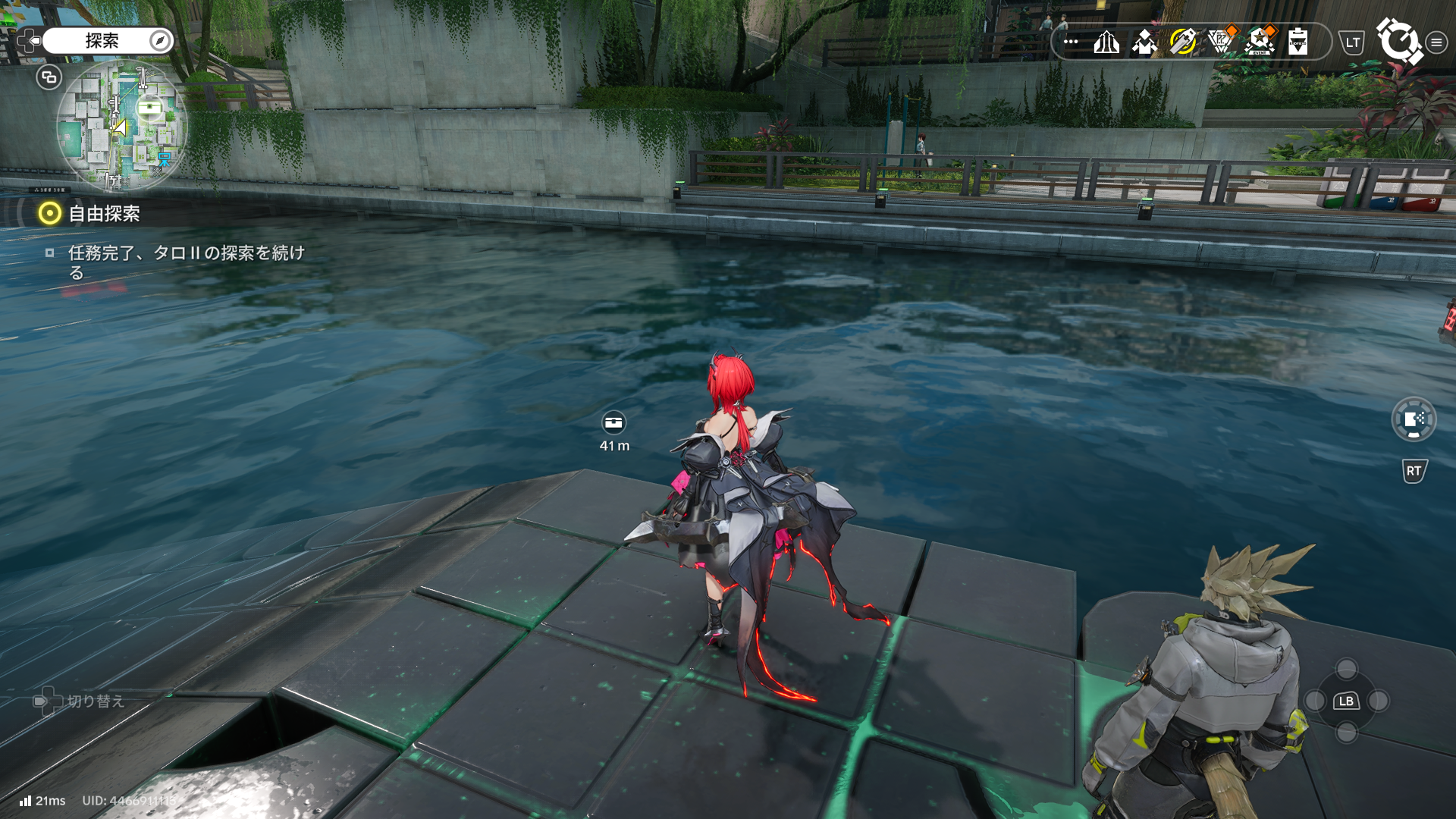Image resolution: width=1456 pixels, height=819 pixels.
Task: Select the chest marker on the minimap
Action: pos(149,108)
